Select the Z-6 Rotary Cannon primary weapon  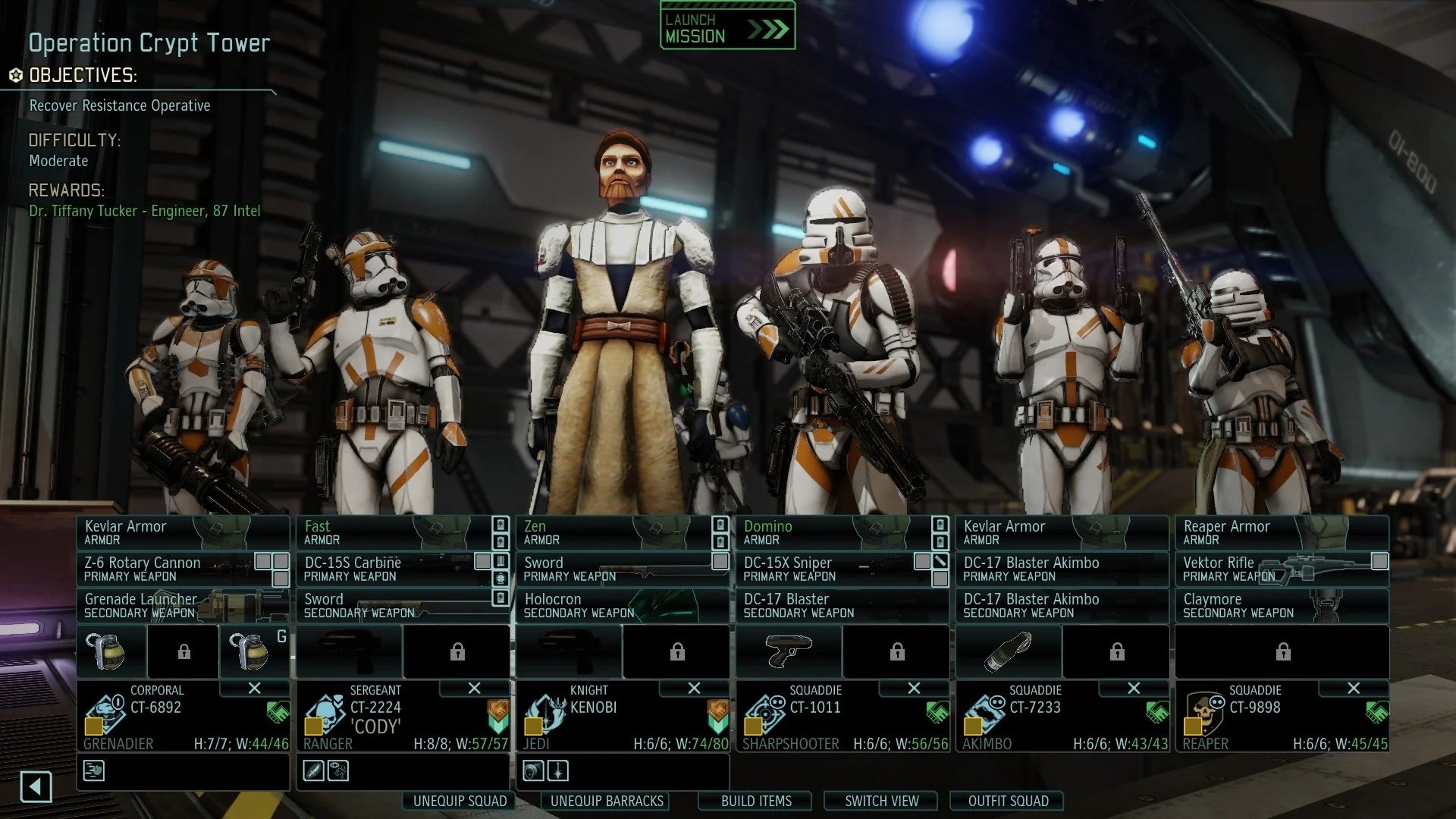coord(167,569)
